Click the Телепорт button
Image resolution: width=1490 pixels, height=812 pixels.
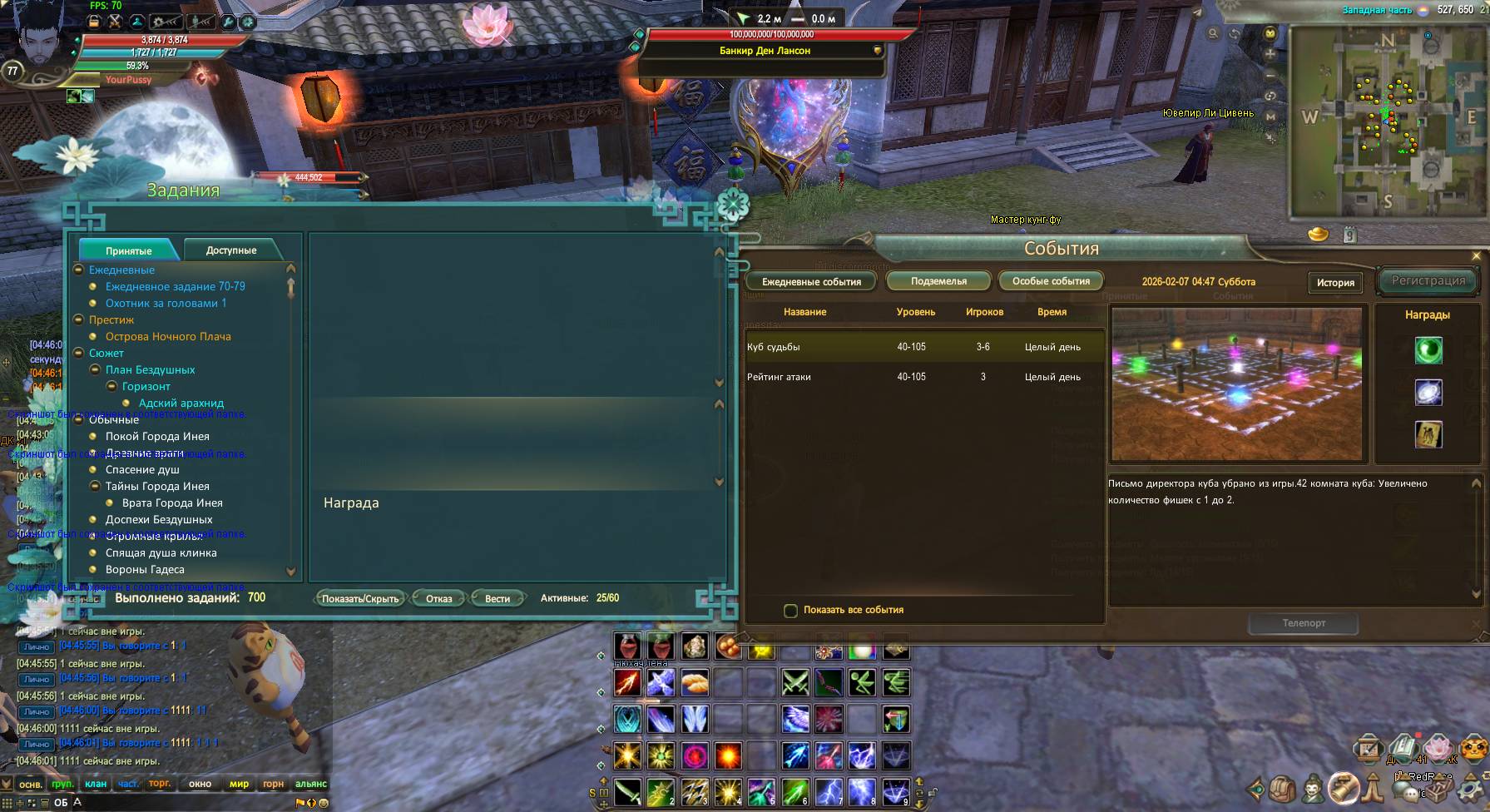pyautogui.click(x=1304, y=623)
